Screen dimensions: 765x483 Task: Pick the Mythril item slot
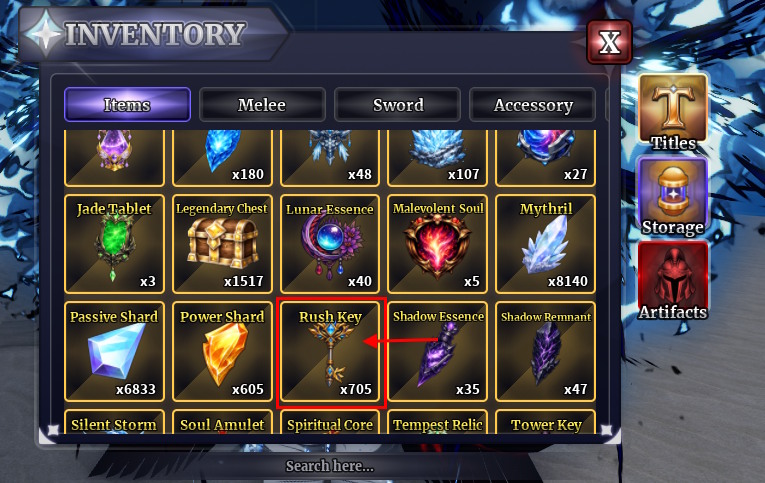(546, 243)
